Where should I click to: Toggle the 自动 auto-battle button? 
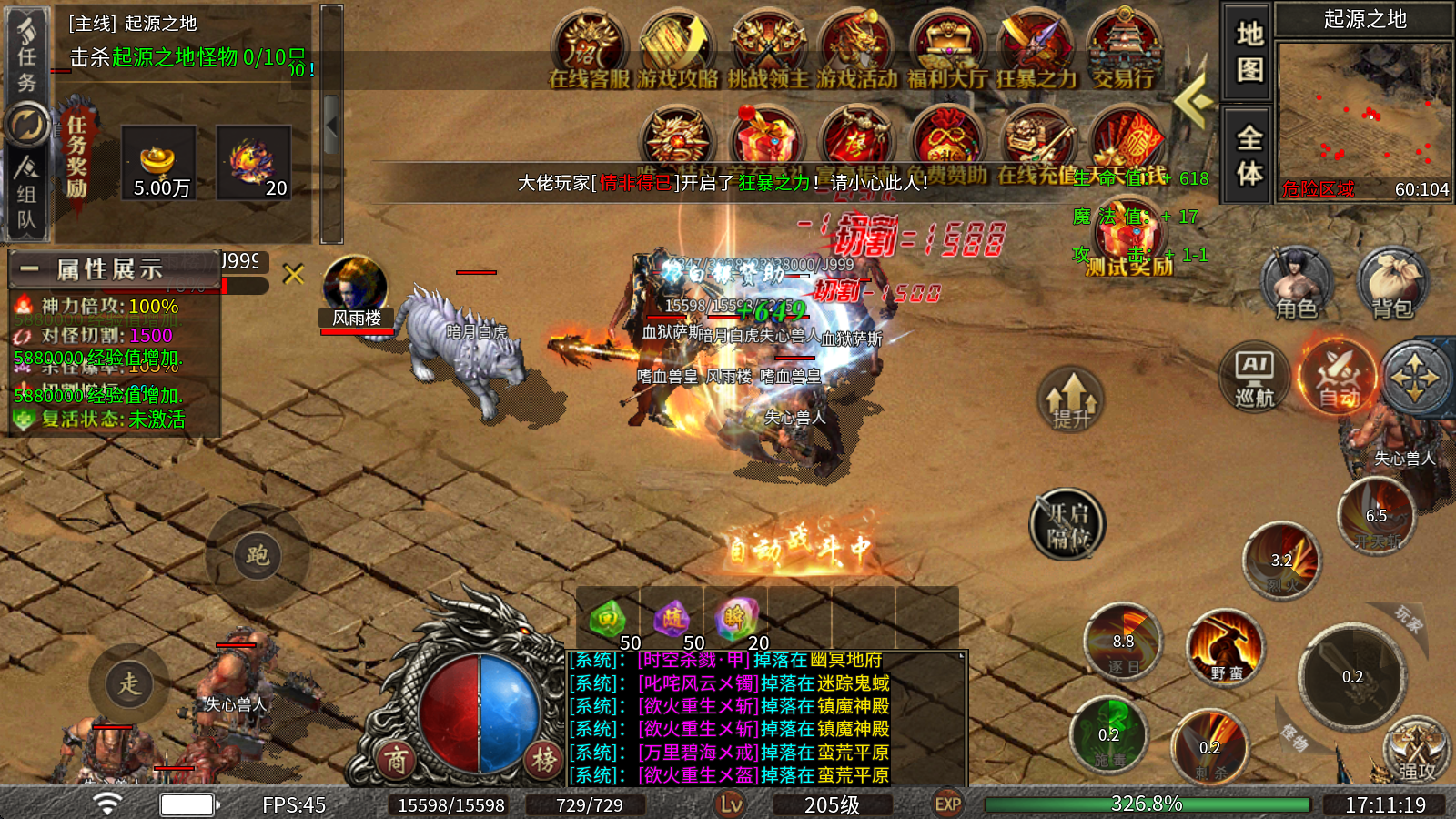click(1338, 376)
